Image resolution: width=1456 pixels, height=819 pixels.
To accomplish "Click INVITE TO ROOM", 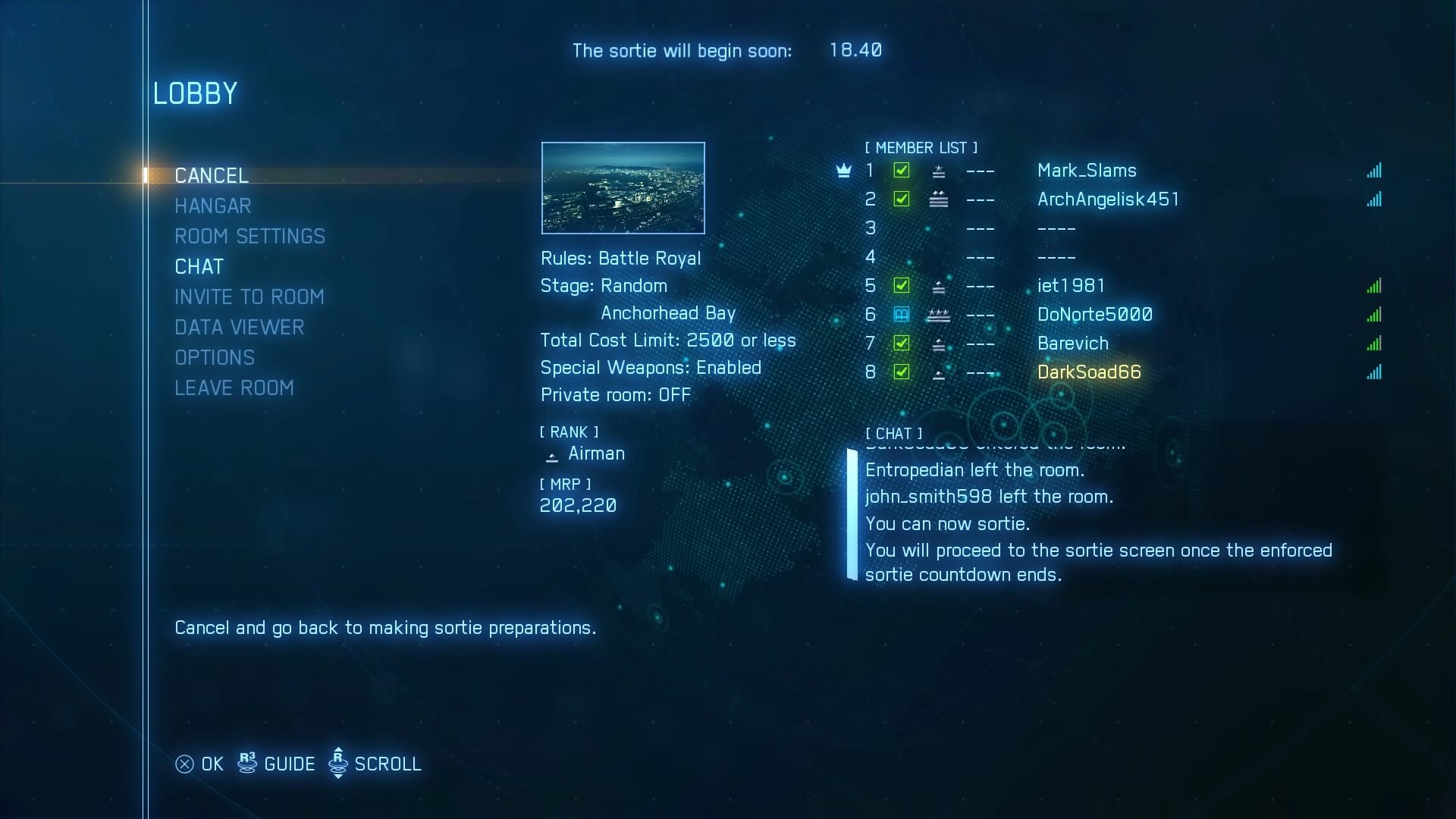I will [x=249, y=297].
